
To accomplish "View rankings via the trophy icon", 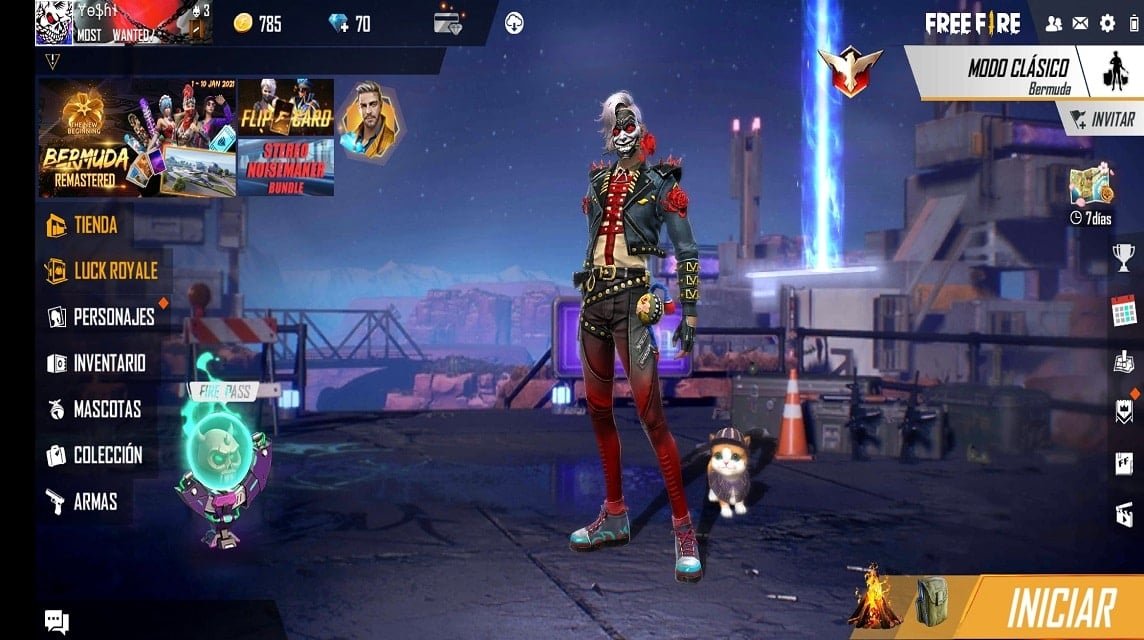I will click(1125, 257).
